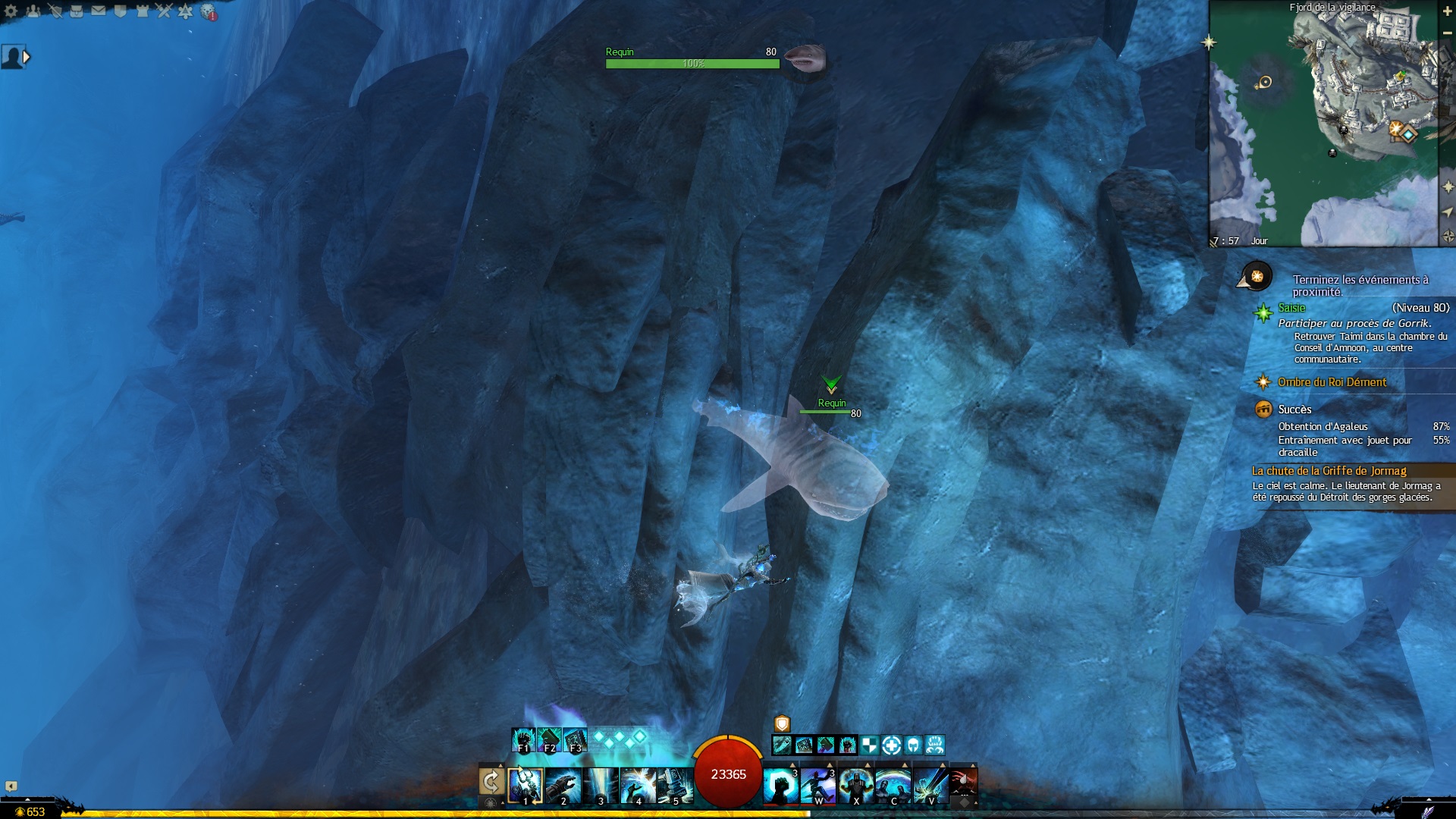
Task: Expand the party portrait panel arrow
Action: [27, 57]
